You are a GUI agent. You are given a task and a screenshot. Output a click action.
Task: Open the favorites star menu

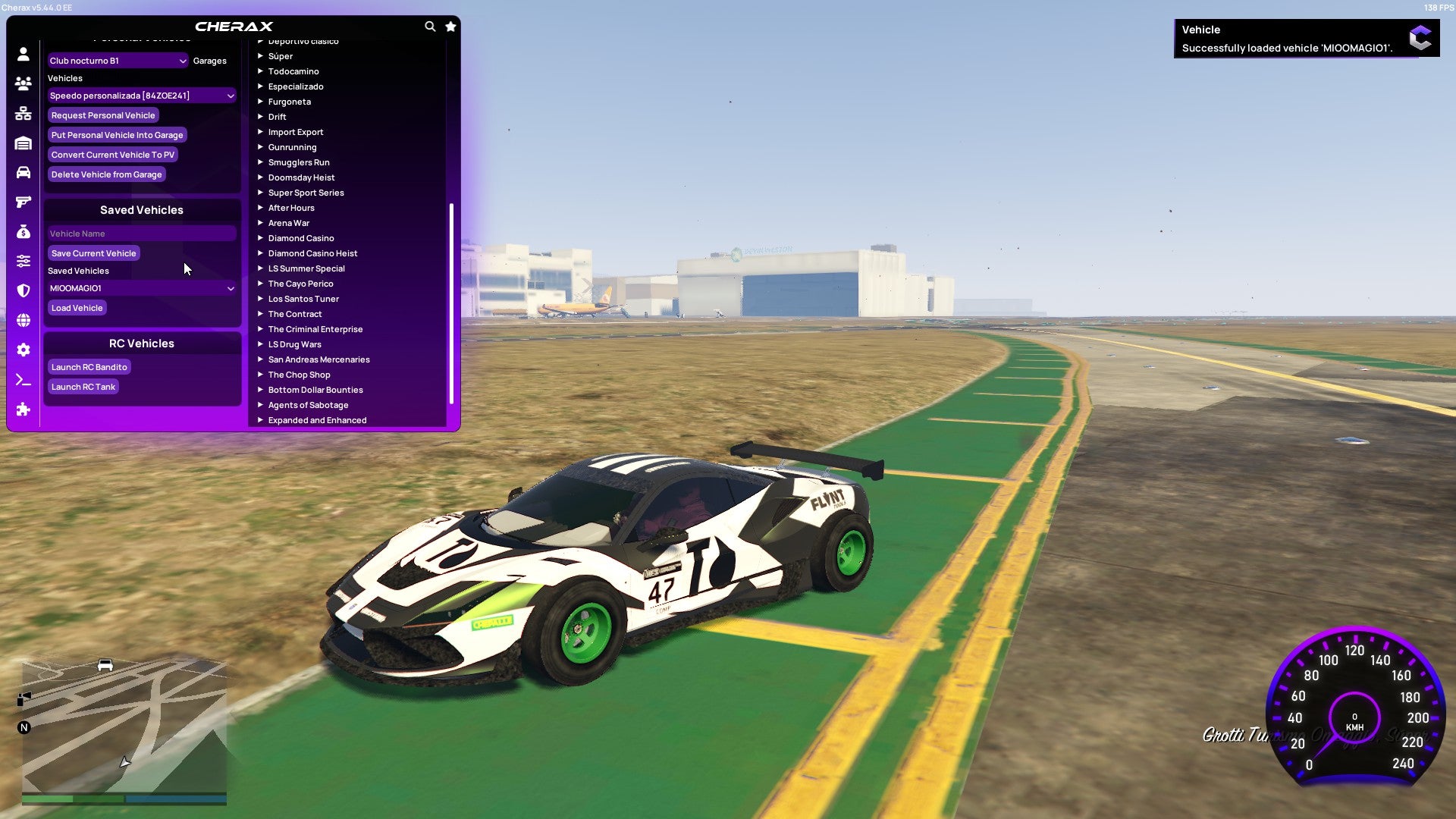450,25
